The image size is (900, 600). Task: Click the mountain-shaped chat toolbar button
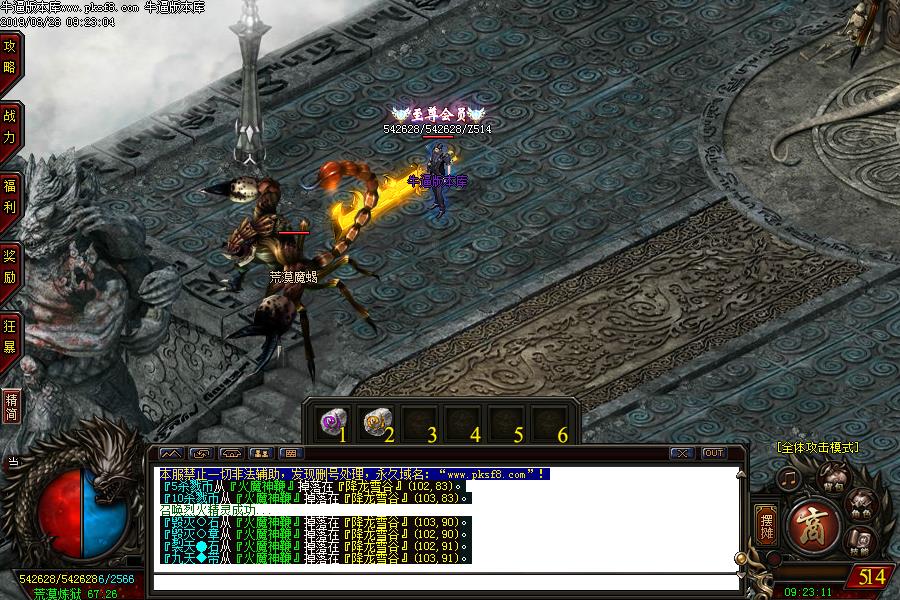(x=171, y=453)
